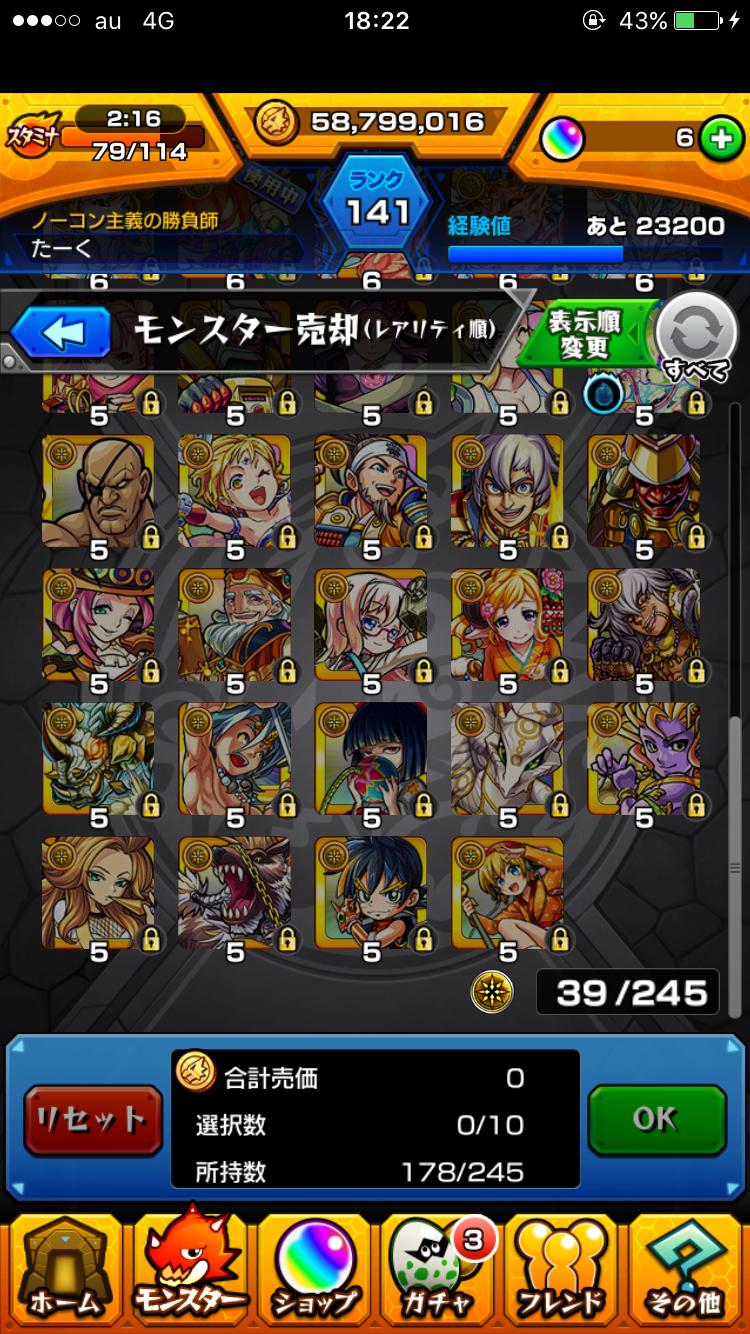Select the red-masked samurai armor monster

643,490
